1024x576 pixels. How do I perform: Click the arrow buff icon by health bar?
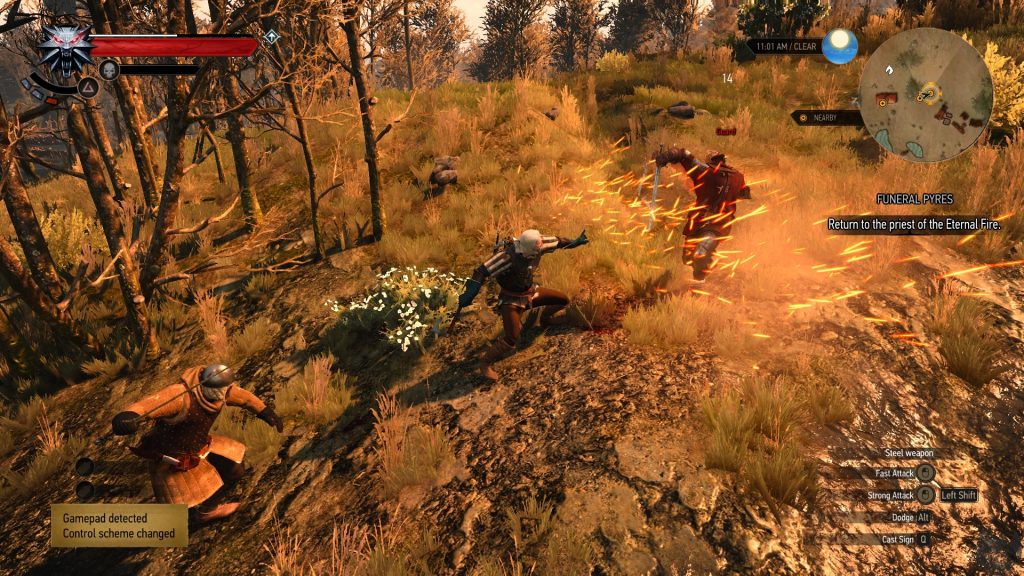point(271,37)
